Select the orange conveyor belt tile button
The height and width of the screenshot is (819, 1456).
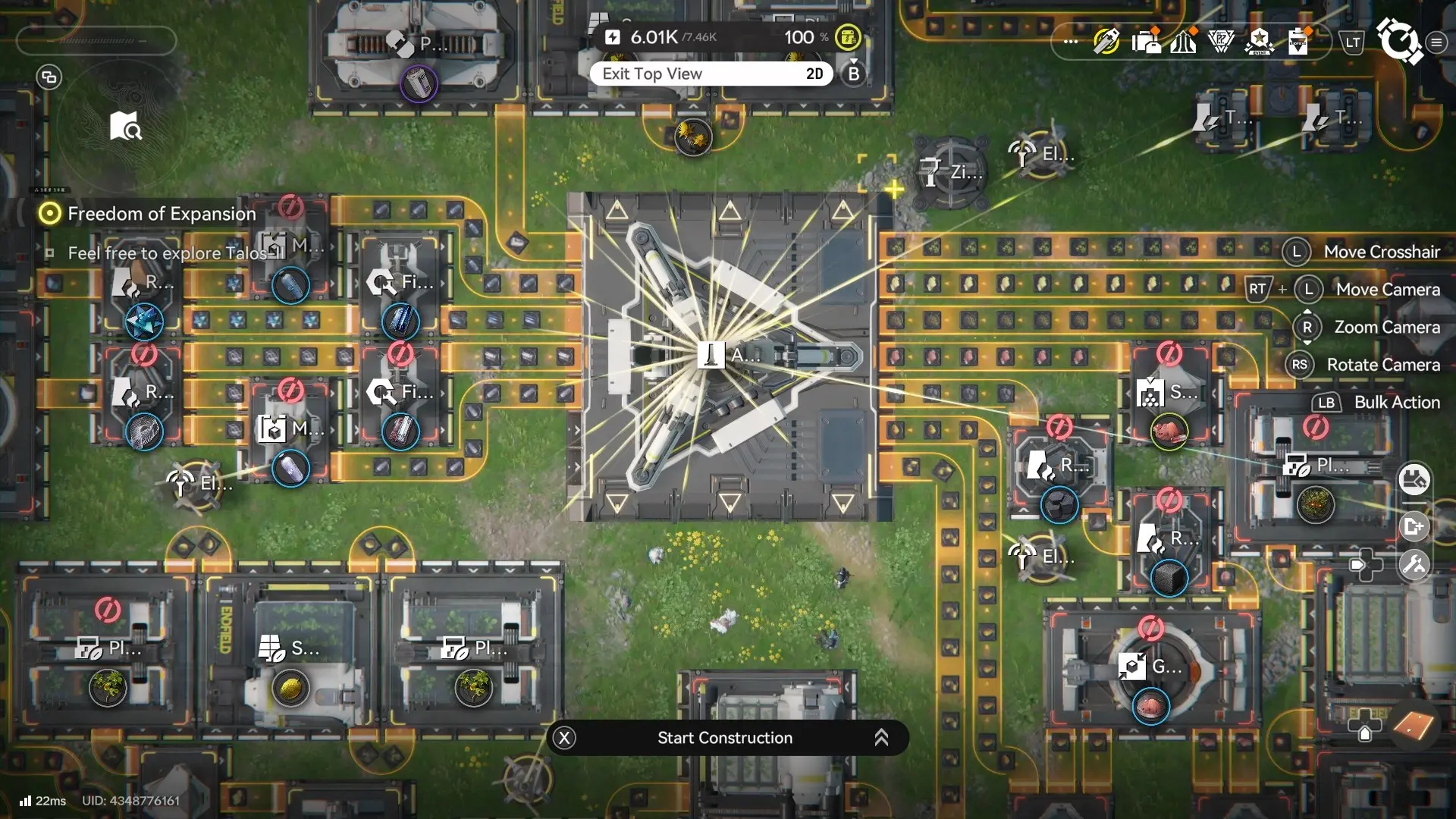tap(1414, 726)
